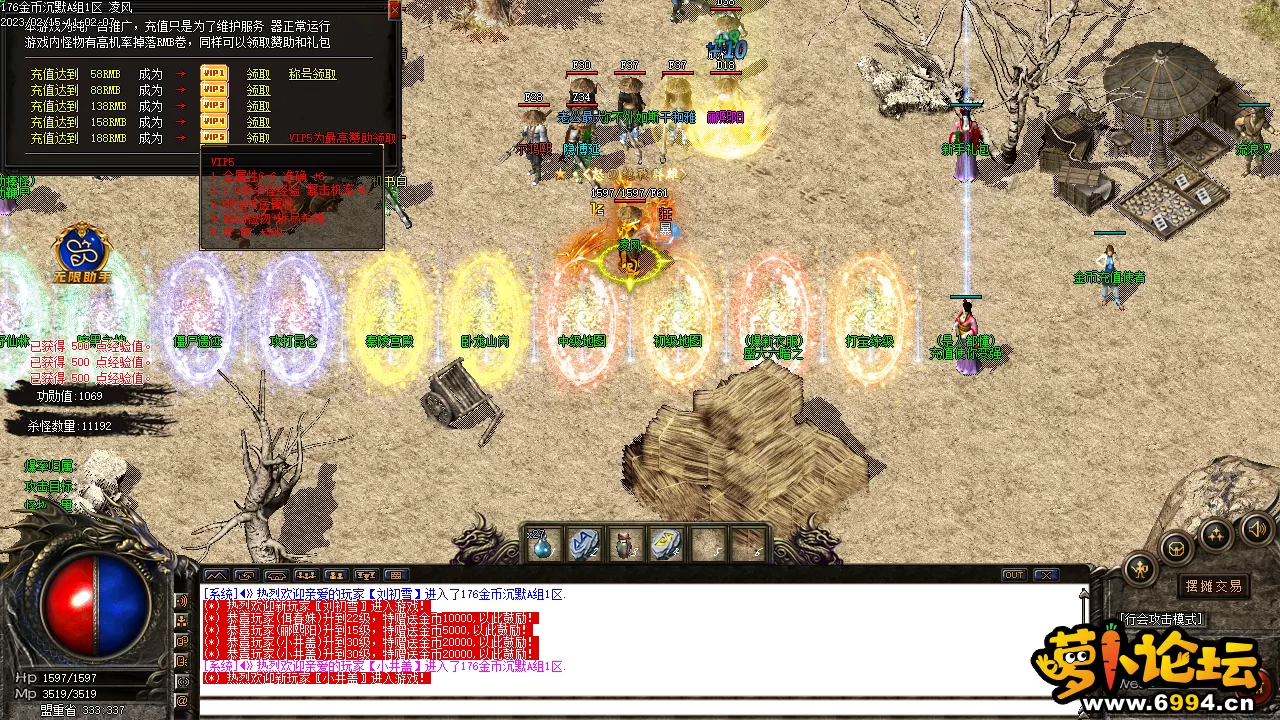Use the blue potion hotbar slot
The image size is (1280, 720).
pyautogui.click(x=542, y=546)
